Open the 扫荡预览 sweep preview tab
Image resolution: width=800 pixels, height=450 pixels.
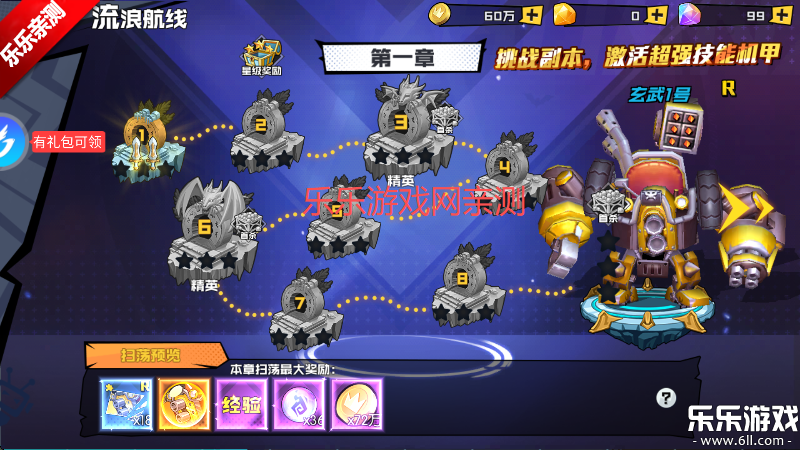150,354
